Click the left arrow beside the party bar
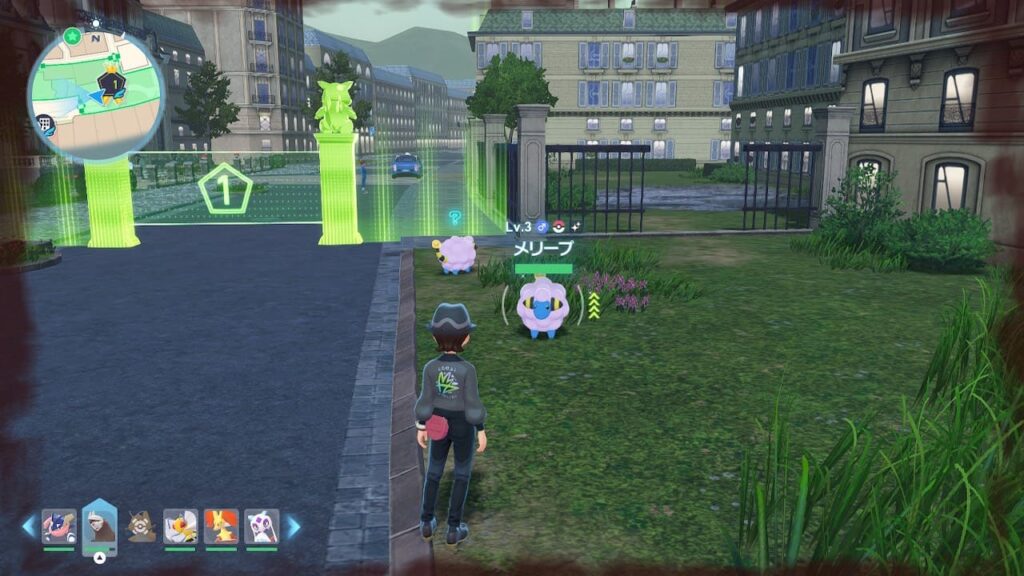Screen dimensions: 1024x576 (x=28, y=526)
